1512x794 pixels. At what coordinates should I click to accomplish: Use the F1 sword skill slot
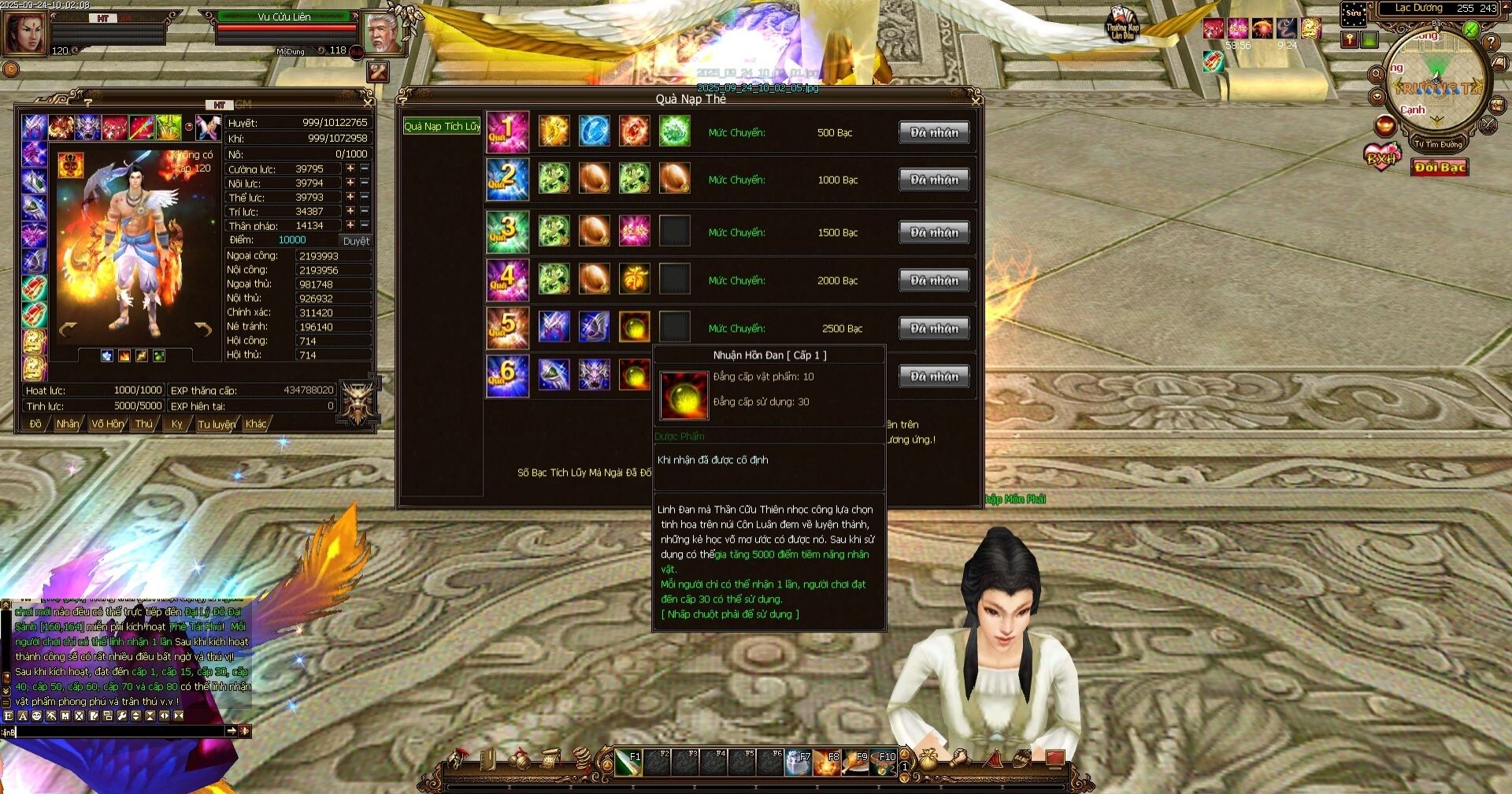tap(628, 762)
